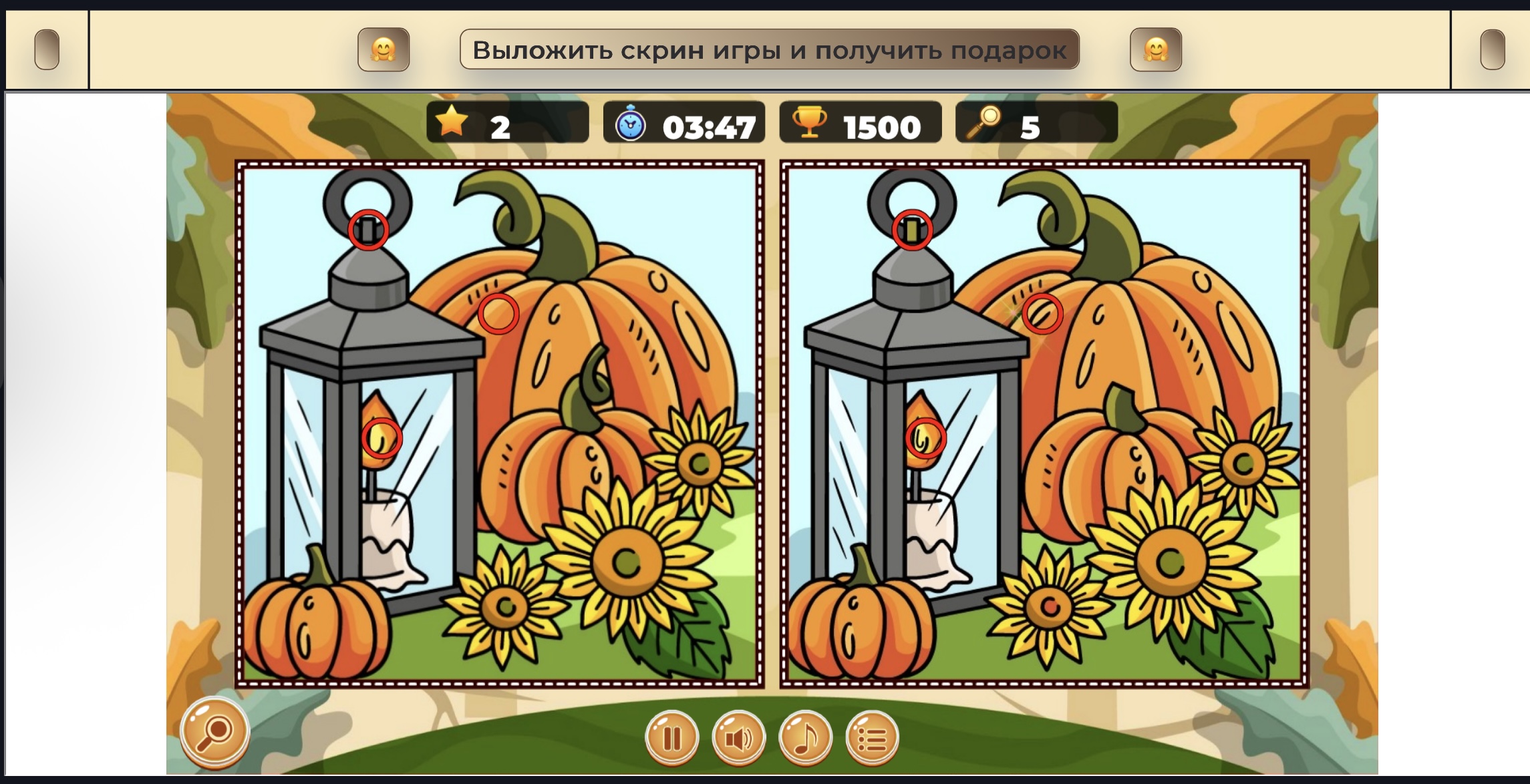Click the golden trophy score icon
The height and width of the screenshot is (784, 1530).
810,124
